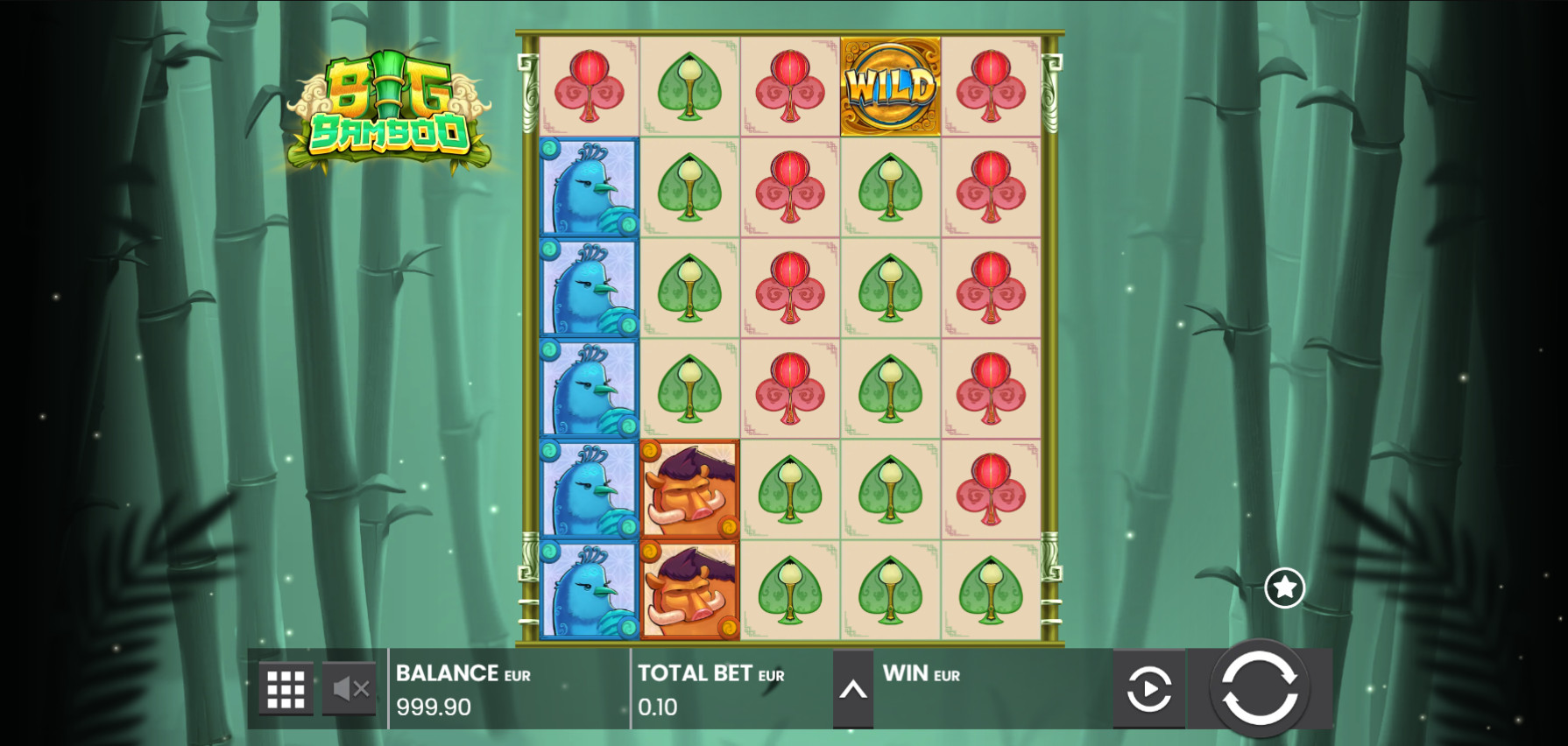Open the grid menu
The width and height of the screenshot is (1568, 746).
286,689
